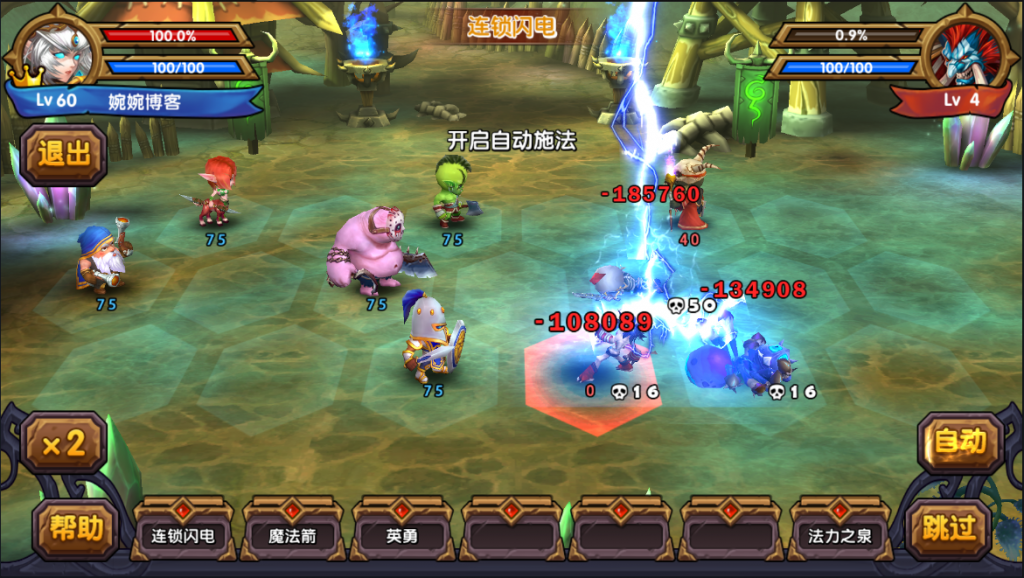Click the 退出 exit button
The image size is (1024, 578).
coord(62,154)
